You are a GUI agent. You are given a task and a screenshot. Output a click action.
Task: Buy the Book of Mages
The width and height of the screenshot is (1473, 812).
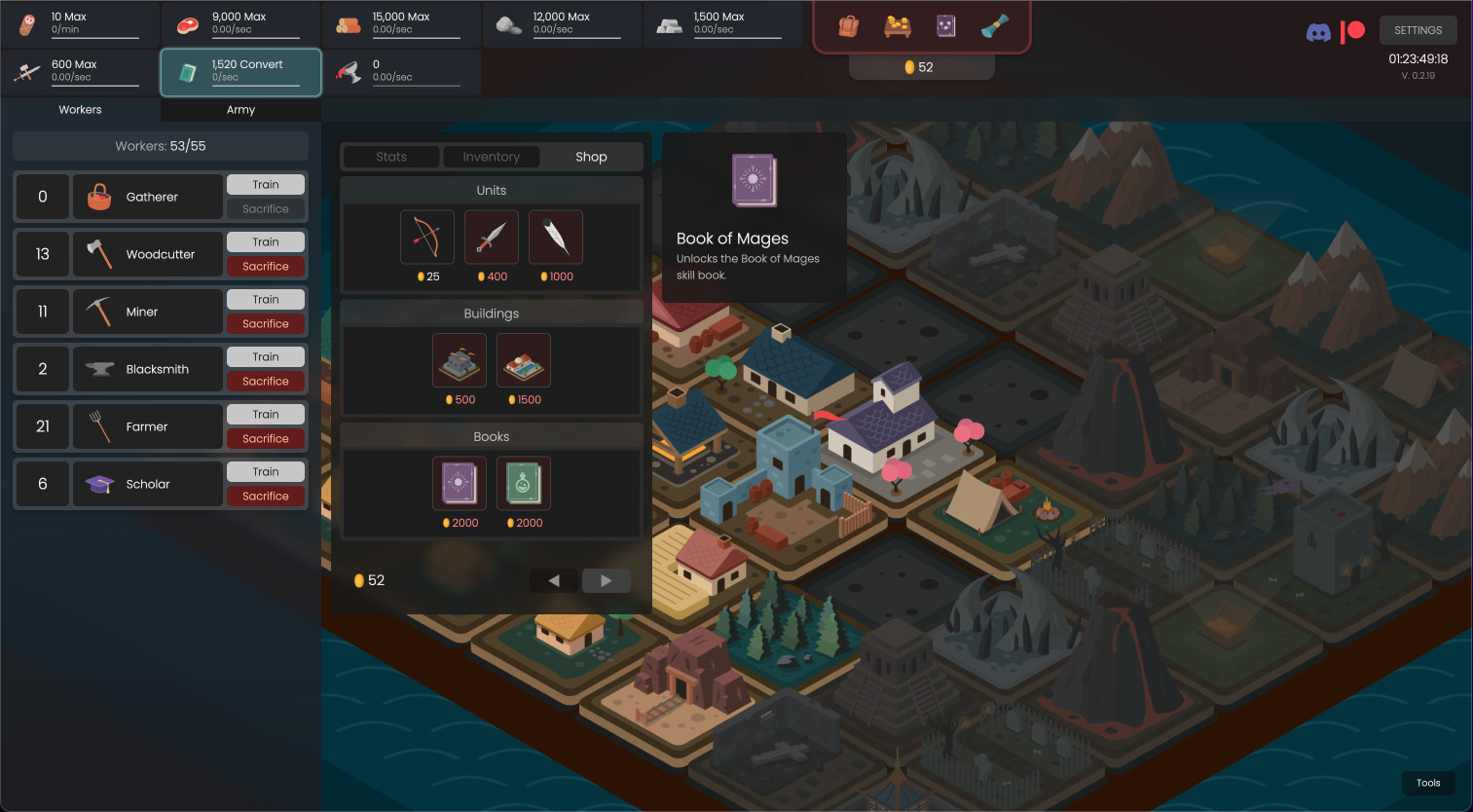459,483
